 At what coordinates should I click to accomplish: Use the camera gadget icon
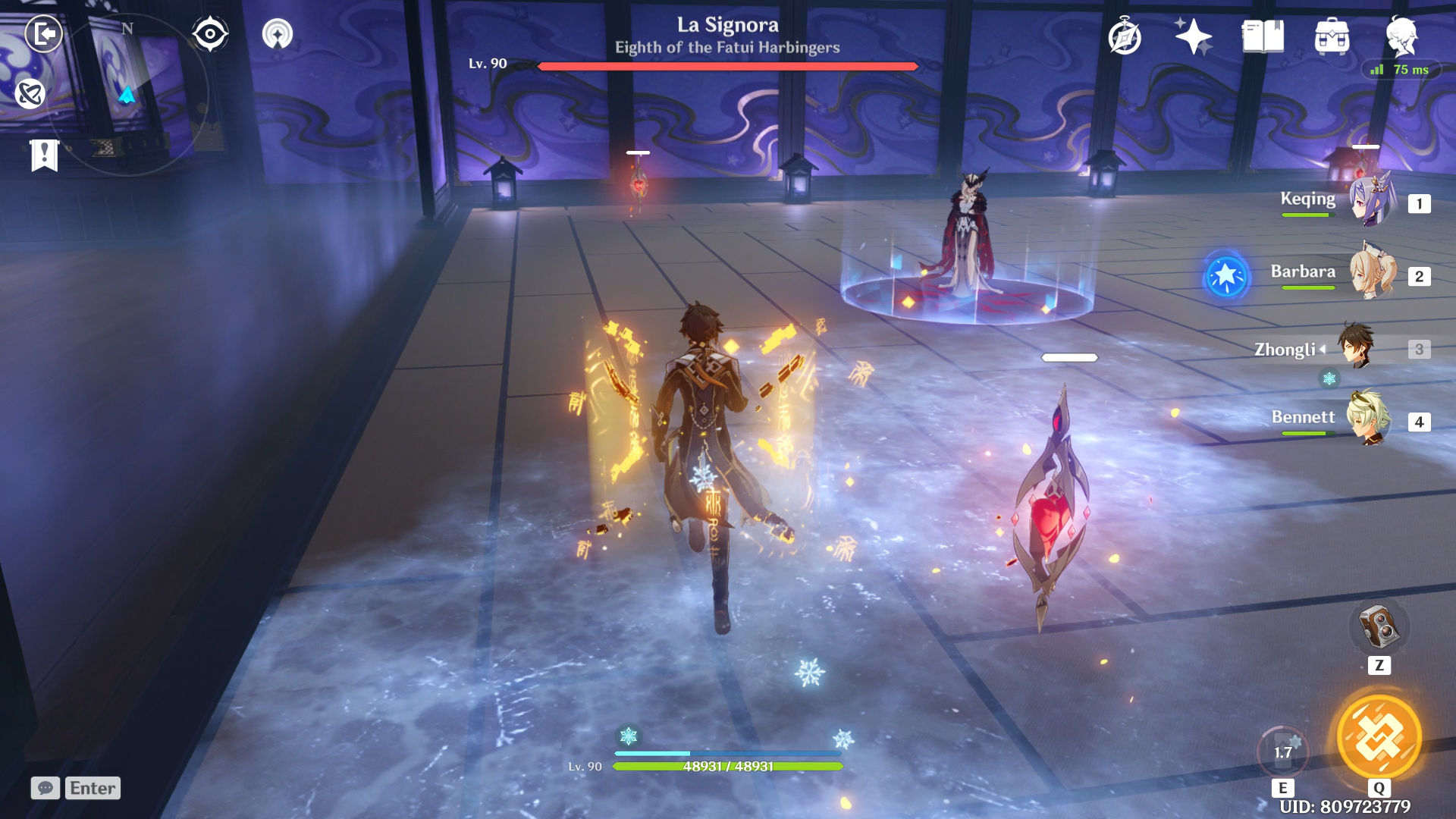pyautogui.click(x=1379, y=627)
